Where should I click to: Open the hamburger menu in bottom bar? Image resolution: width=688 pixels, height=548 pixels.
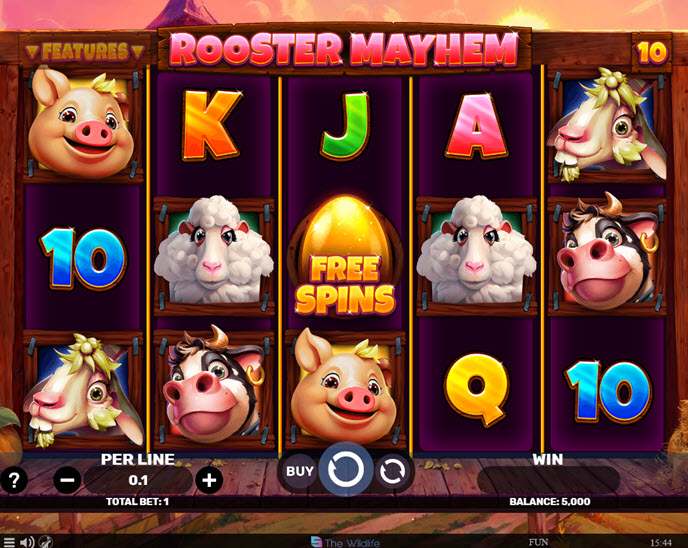point(9,541)
